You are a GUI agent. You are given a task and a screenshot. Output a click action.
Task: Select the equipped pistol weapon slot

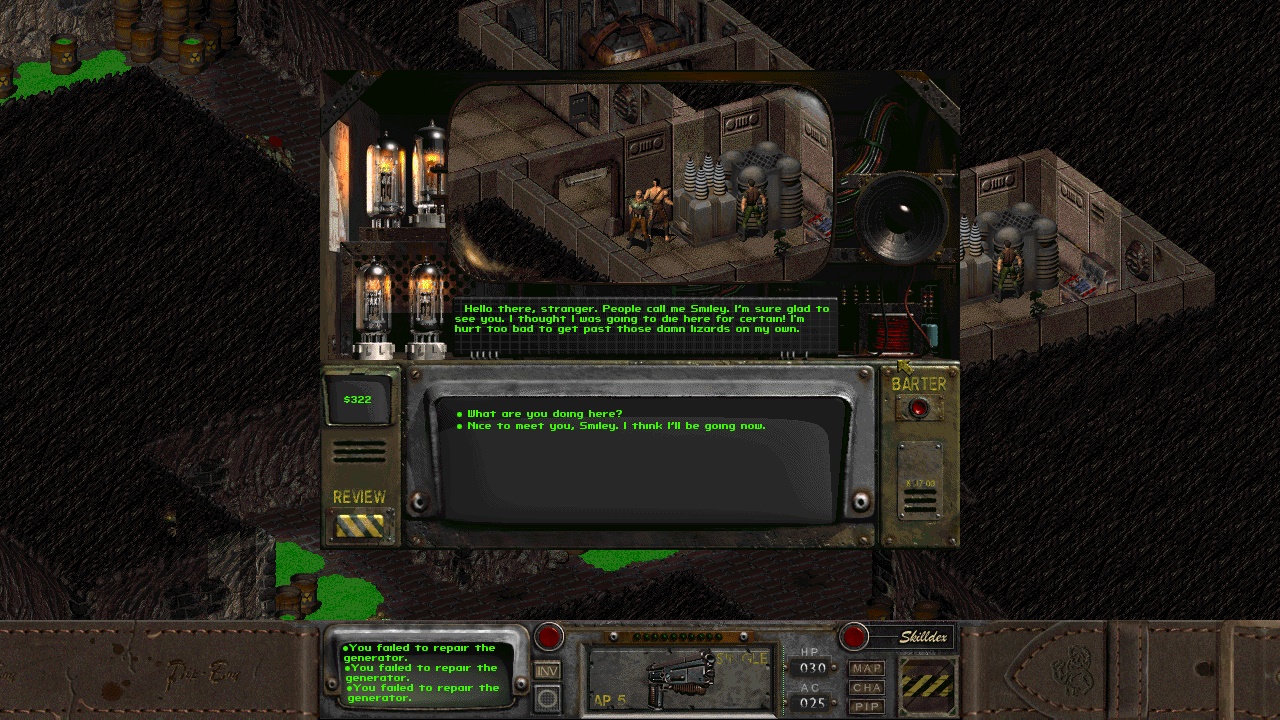pyautogui.click(x=680, y=679)
